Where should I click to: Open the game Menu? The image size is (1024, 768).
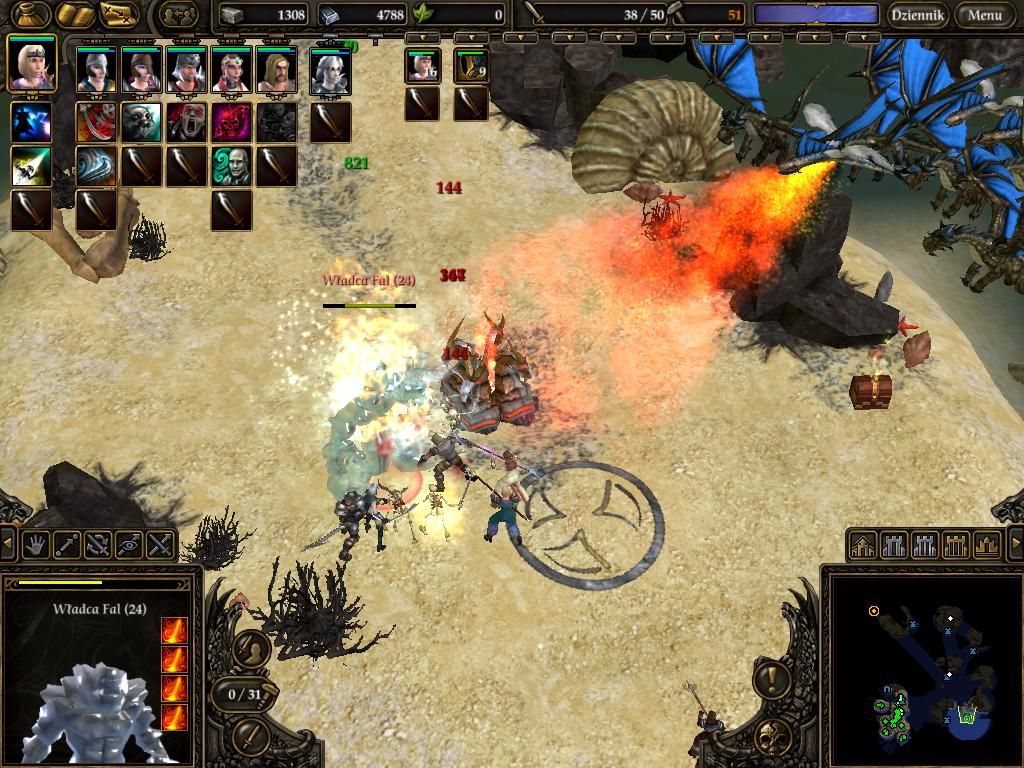pos(984,15)
